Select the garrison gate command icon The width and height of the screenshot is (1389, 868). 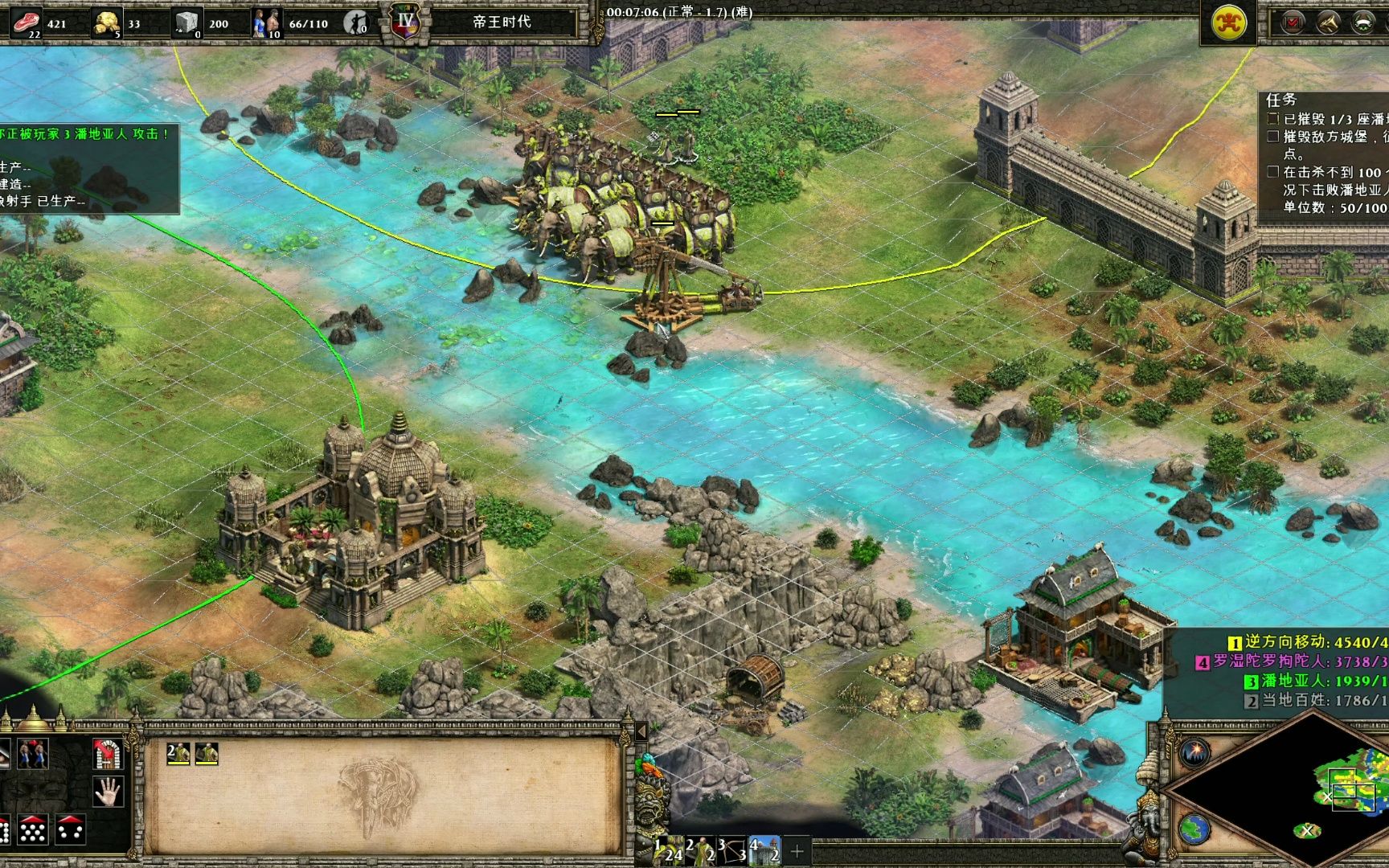(107, 754)
